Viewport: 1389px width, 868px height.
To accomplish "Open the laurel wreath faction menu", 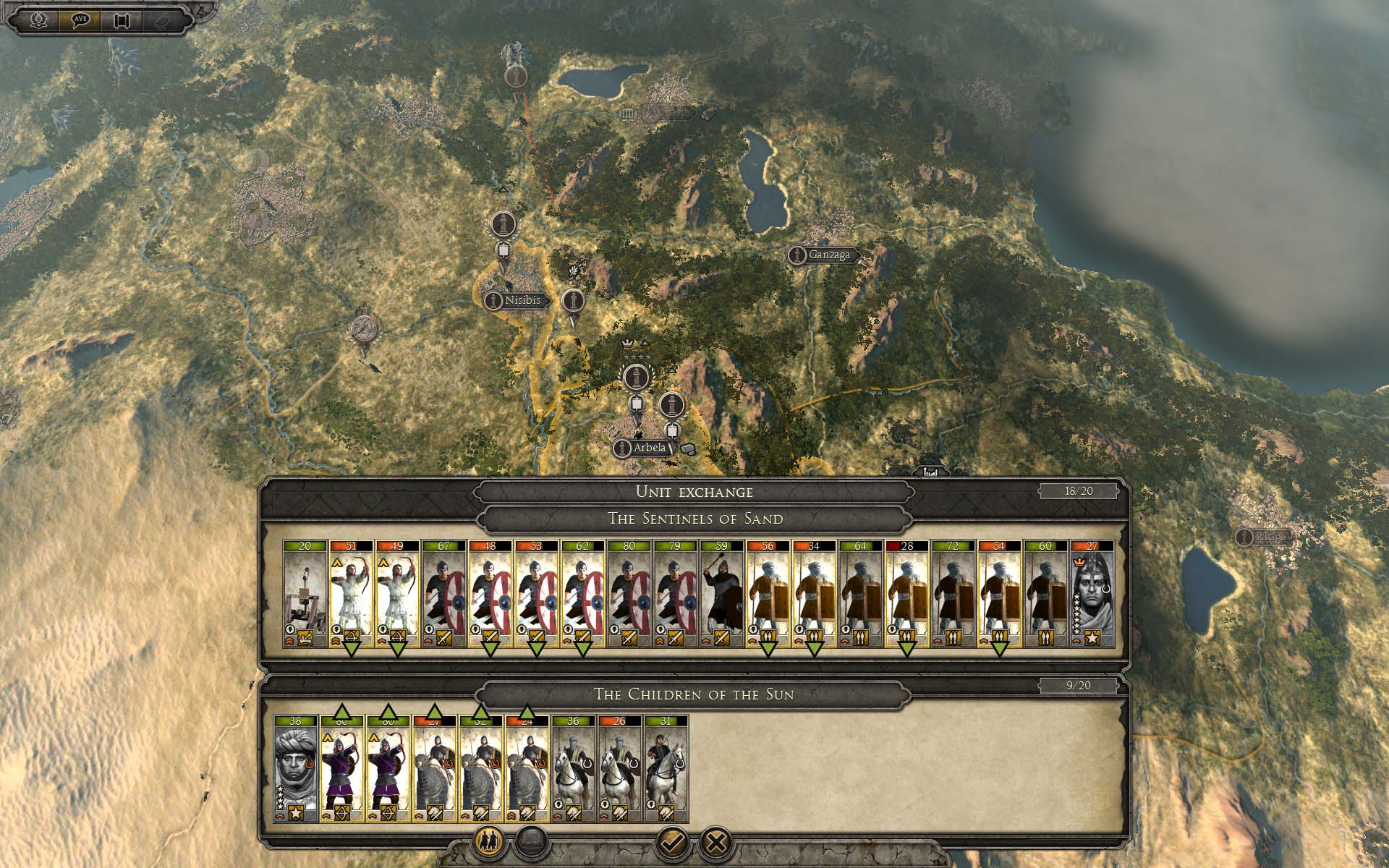I will click(38, 20).
